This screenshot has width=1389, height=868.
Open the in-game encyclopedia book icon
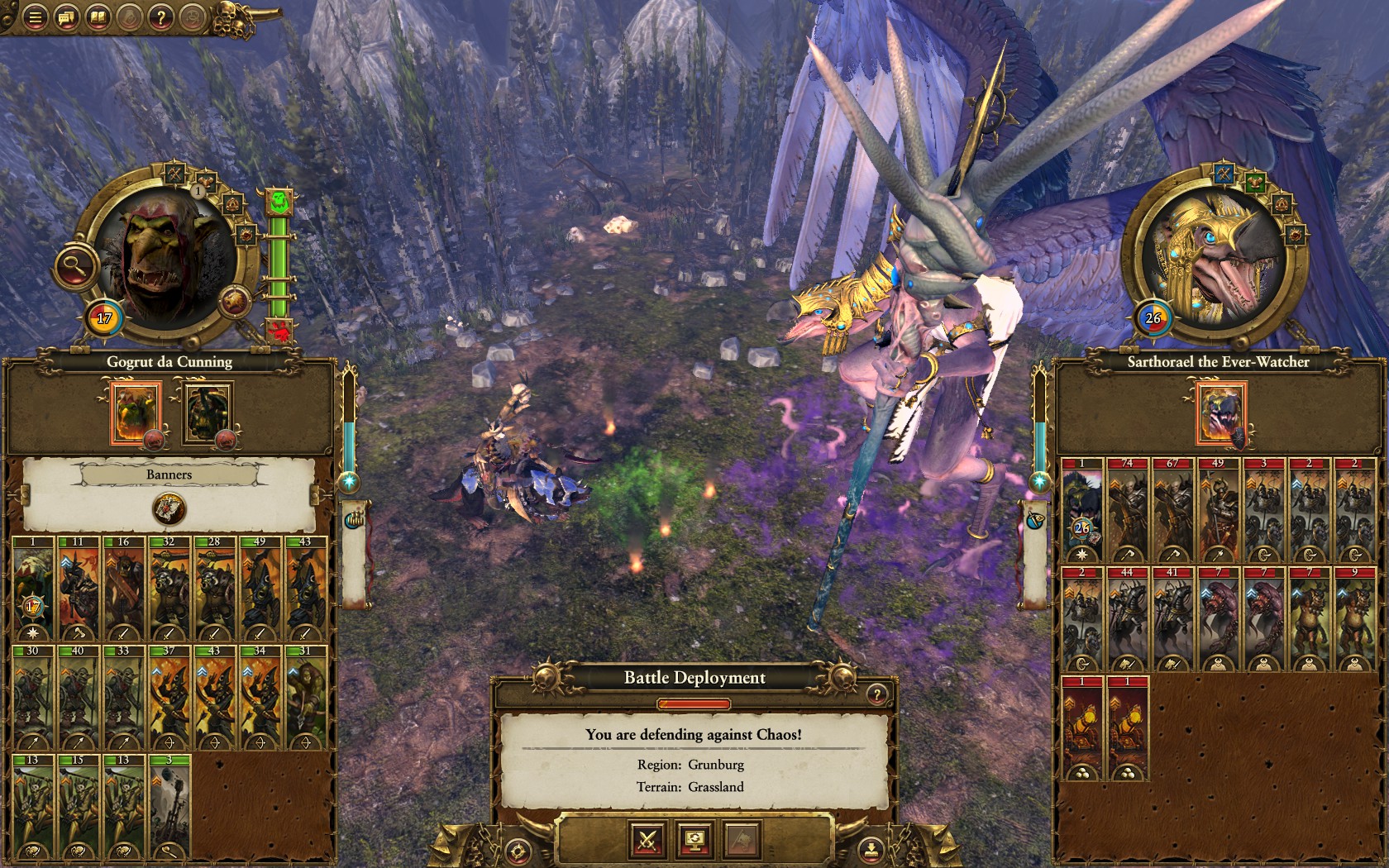click(100, 17)
